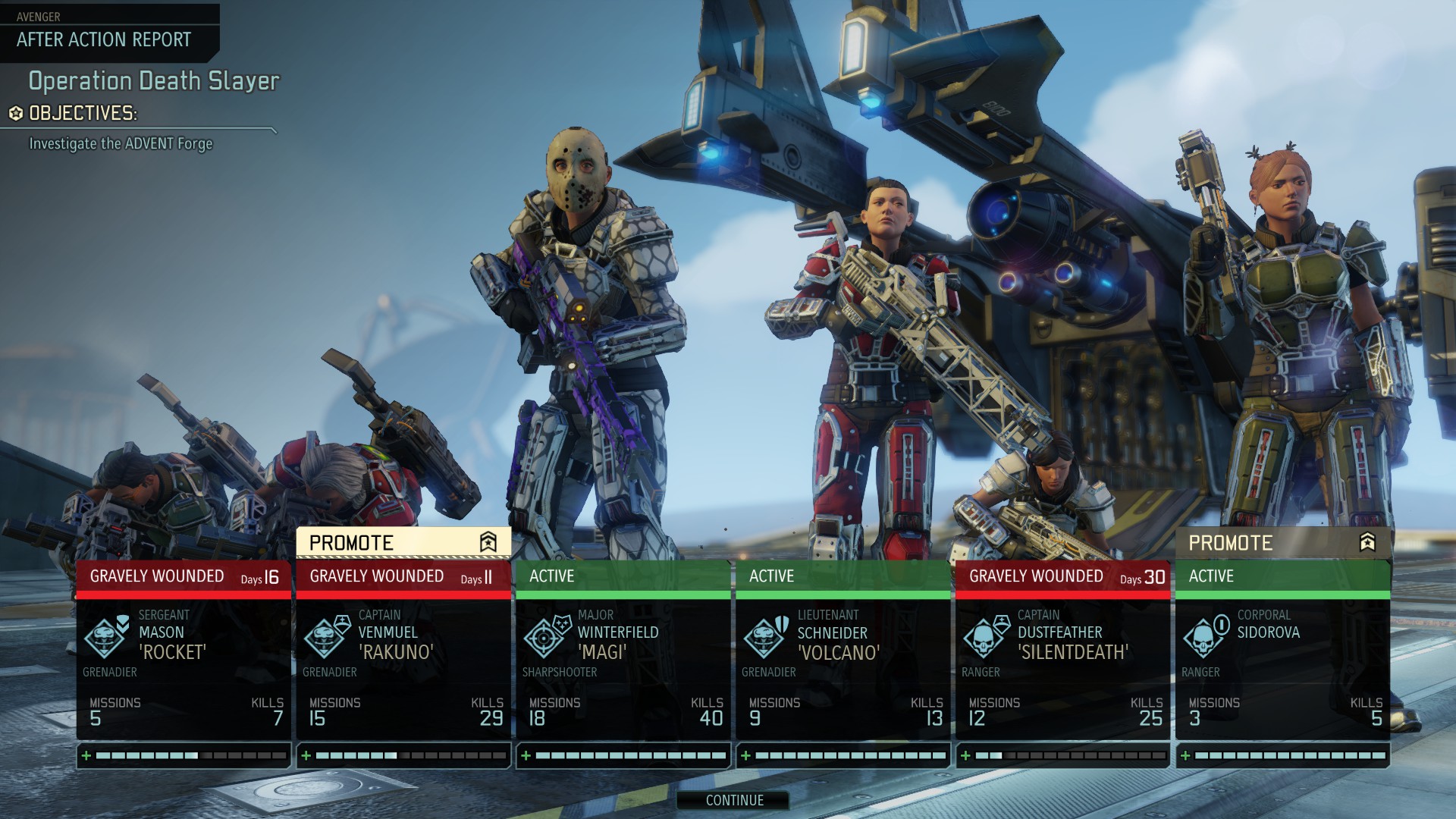
Task: Click the rank badge on Sidorova's Promote banner
Action: (x=1365, y=543)
